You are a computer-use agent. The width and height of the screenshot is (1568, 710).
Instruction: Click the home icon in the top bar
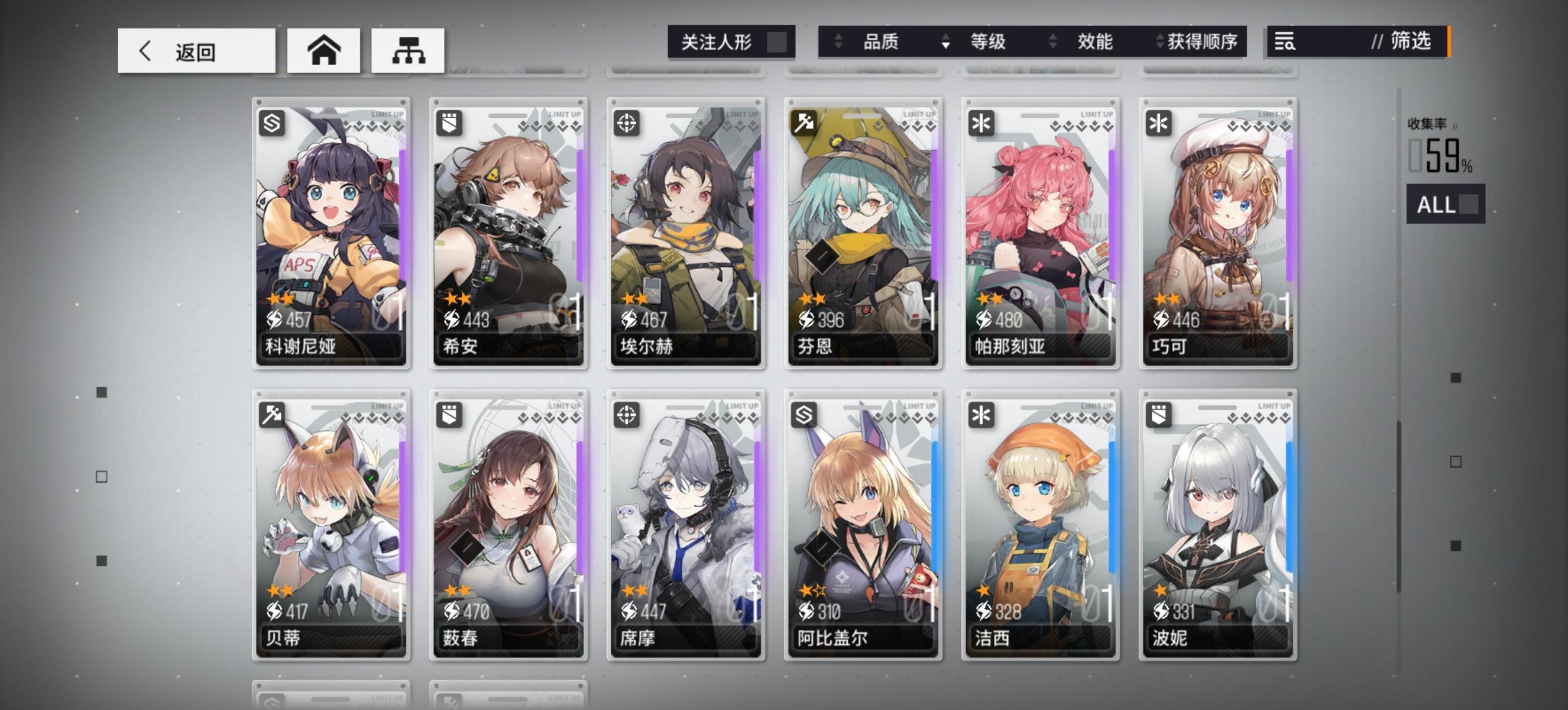tap(323, 50)
